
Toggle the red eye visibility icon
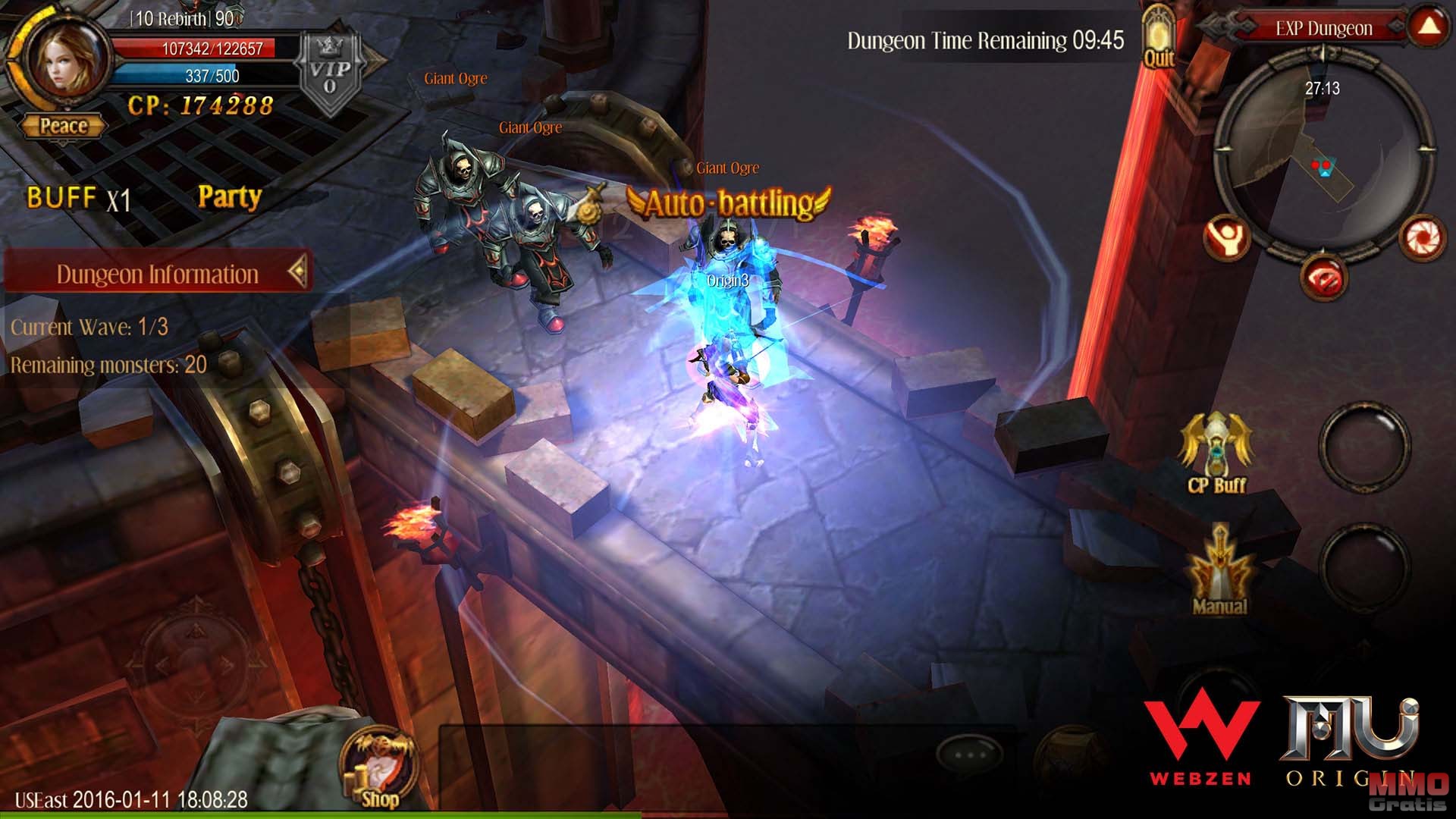[1323, 278]
